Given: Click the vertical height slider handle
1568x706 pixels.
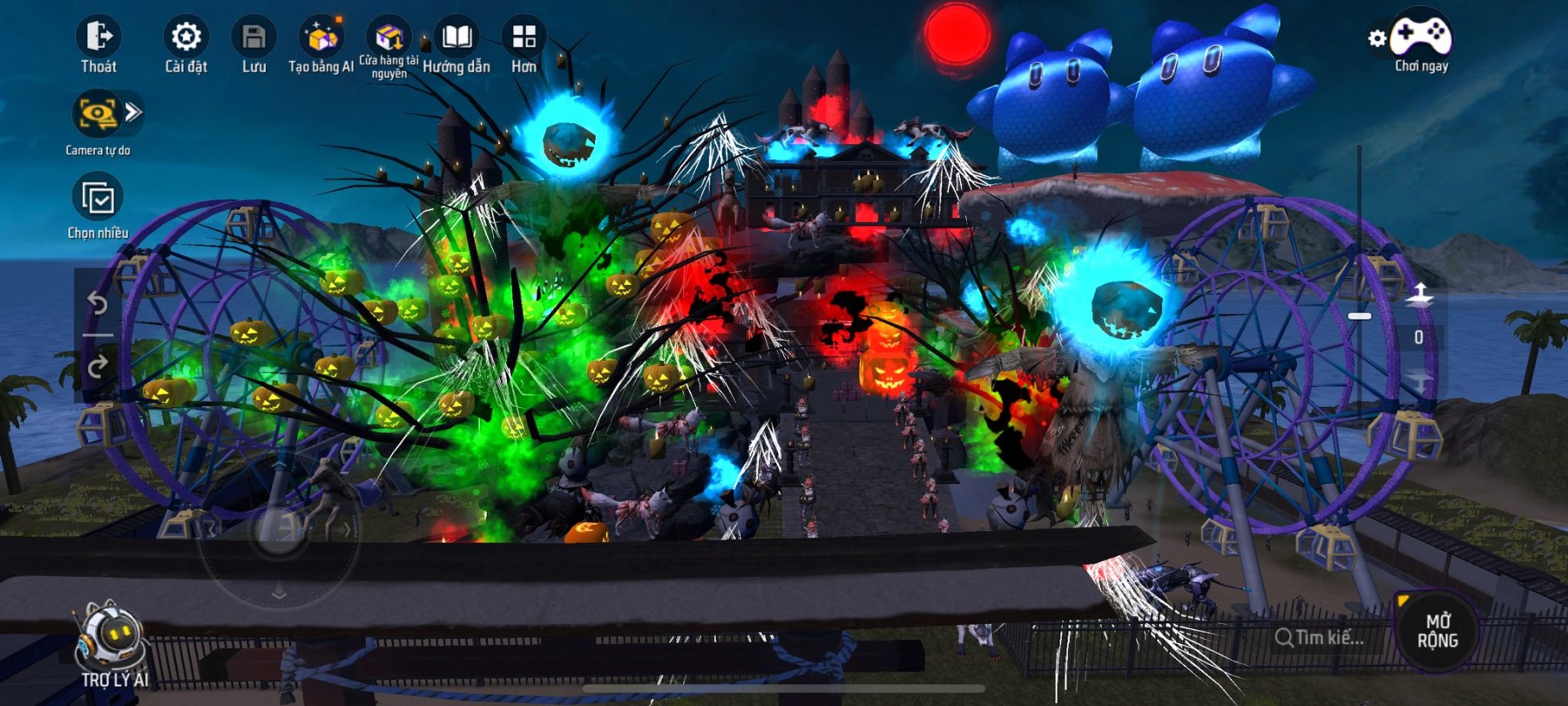Looking at the screenshot, I should tap(1360, 316).
